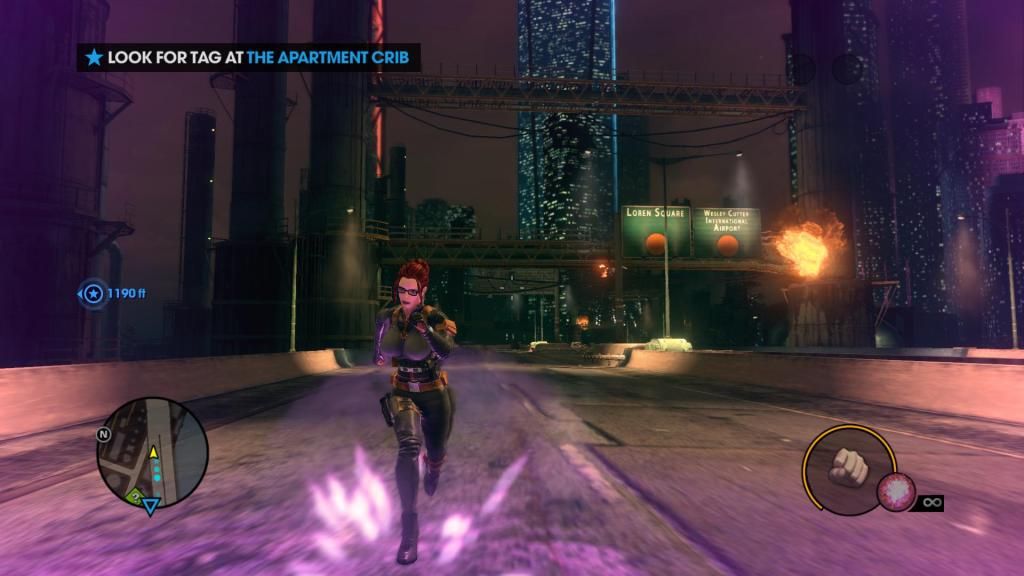The height and width of the screenshot is (576, 1024).
Task: Select the Look For Tag objective tracker
Action: [249, 58]
